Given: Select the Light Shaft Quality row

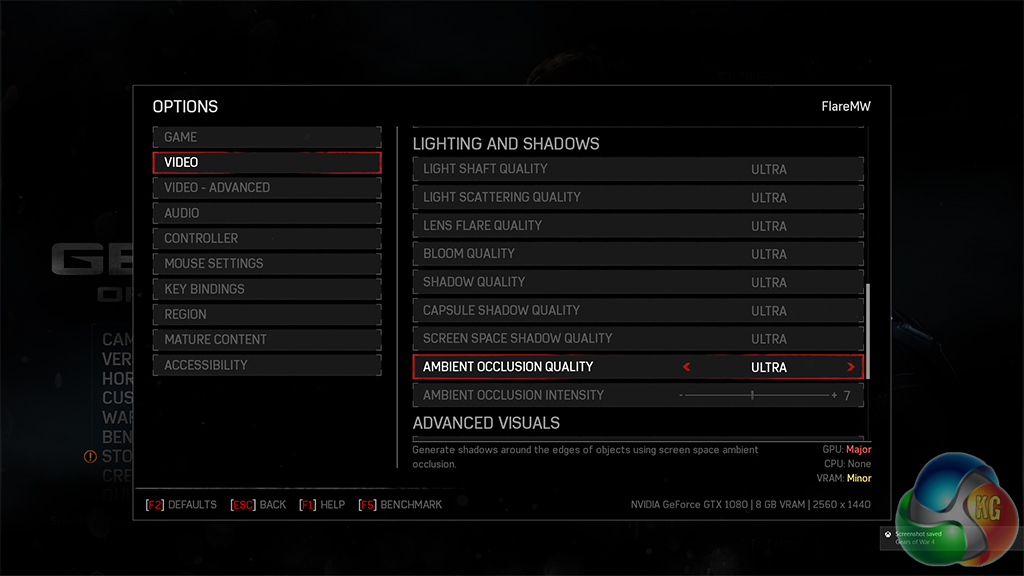Looking at the screenshot, I should pyautogui.click(x=637, y=169).
